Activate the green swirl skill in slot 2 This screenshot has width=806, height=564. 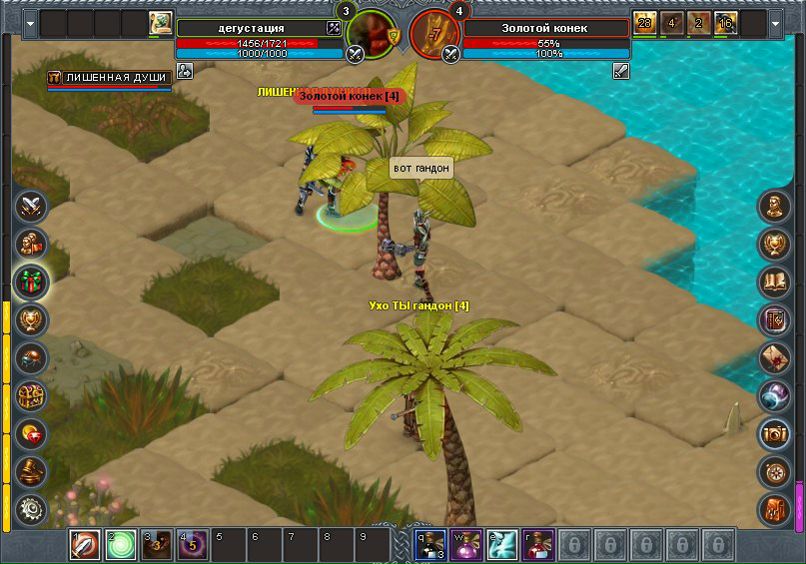tap(121, 545)
